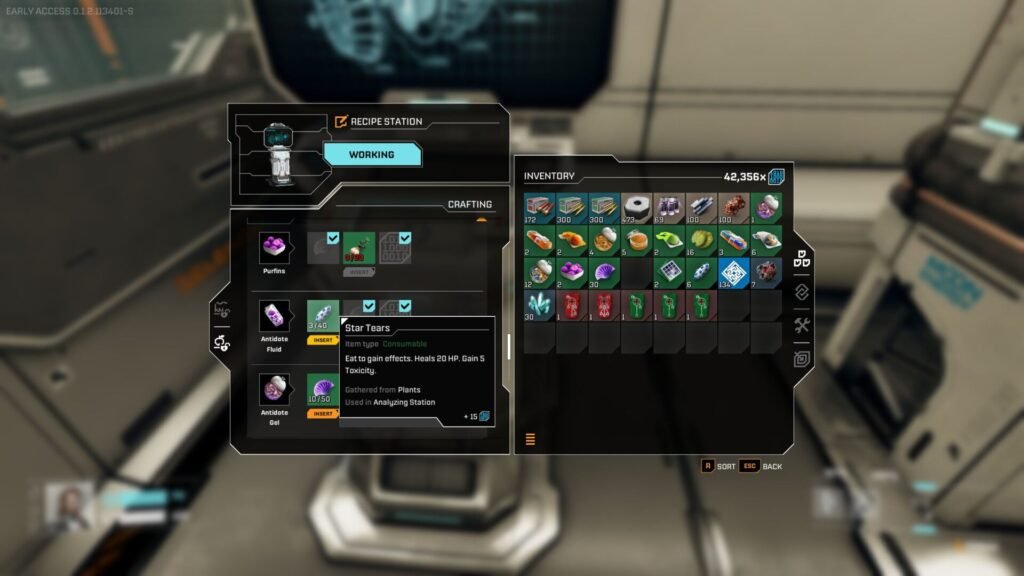Select the blue patterned tile stack of 134
This screenshot has height=576, width=1024.
point(733,272)
